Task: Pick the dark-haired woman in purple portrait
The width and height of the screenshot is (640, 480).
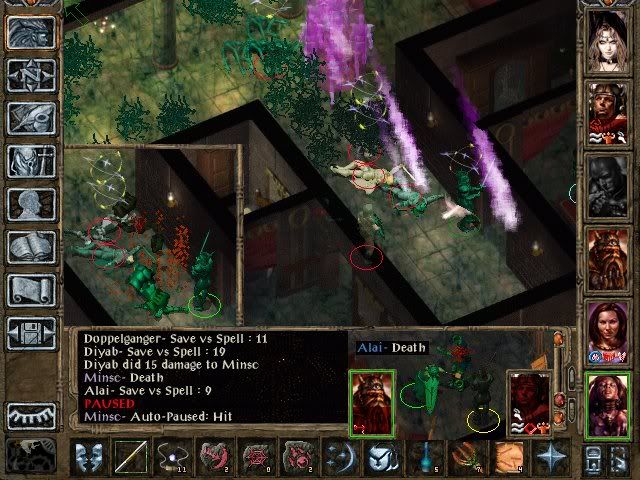Action: [607, 330]
